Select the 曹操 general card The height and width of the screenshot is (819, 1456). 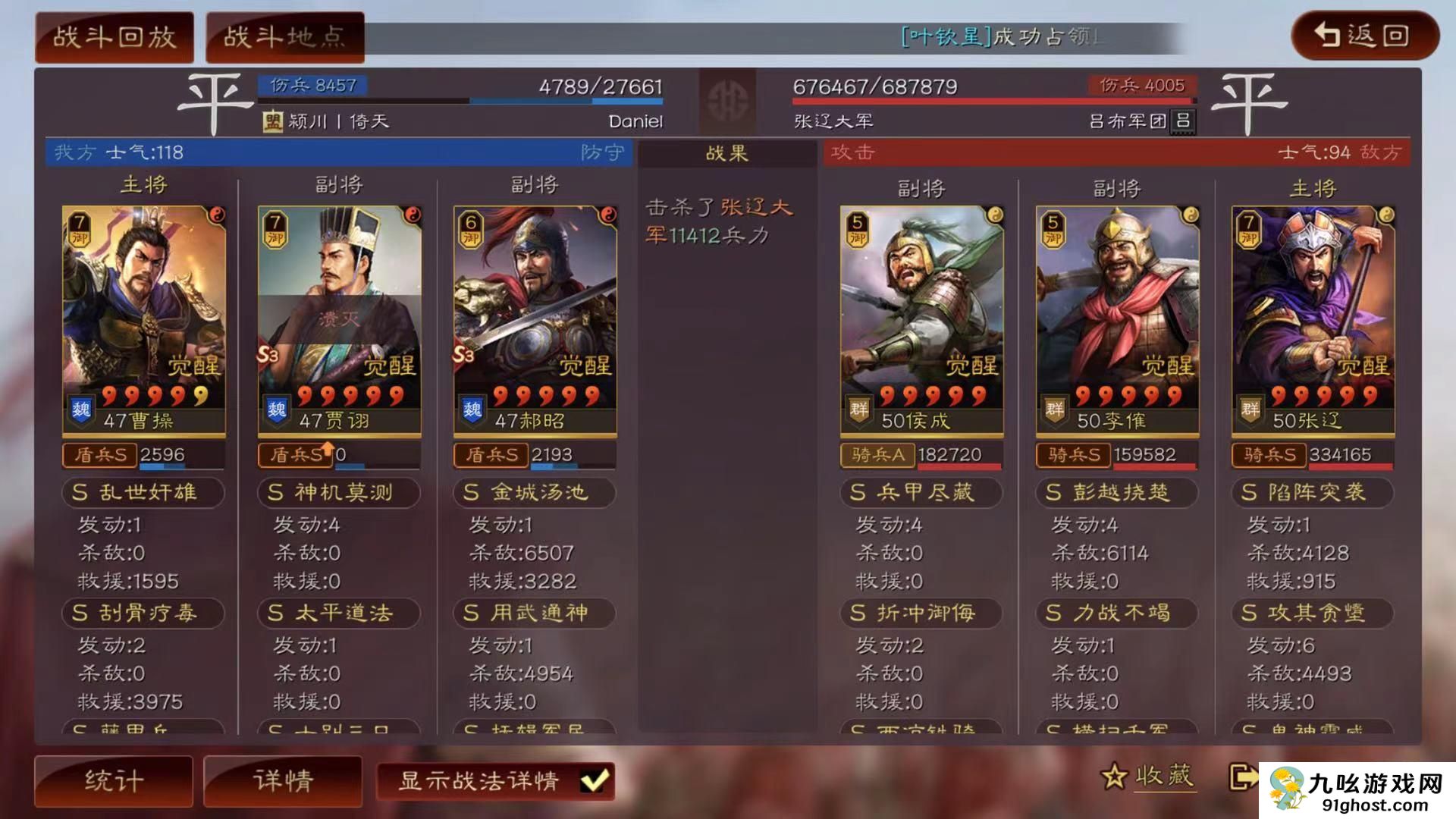pos(143,320)
